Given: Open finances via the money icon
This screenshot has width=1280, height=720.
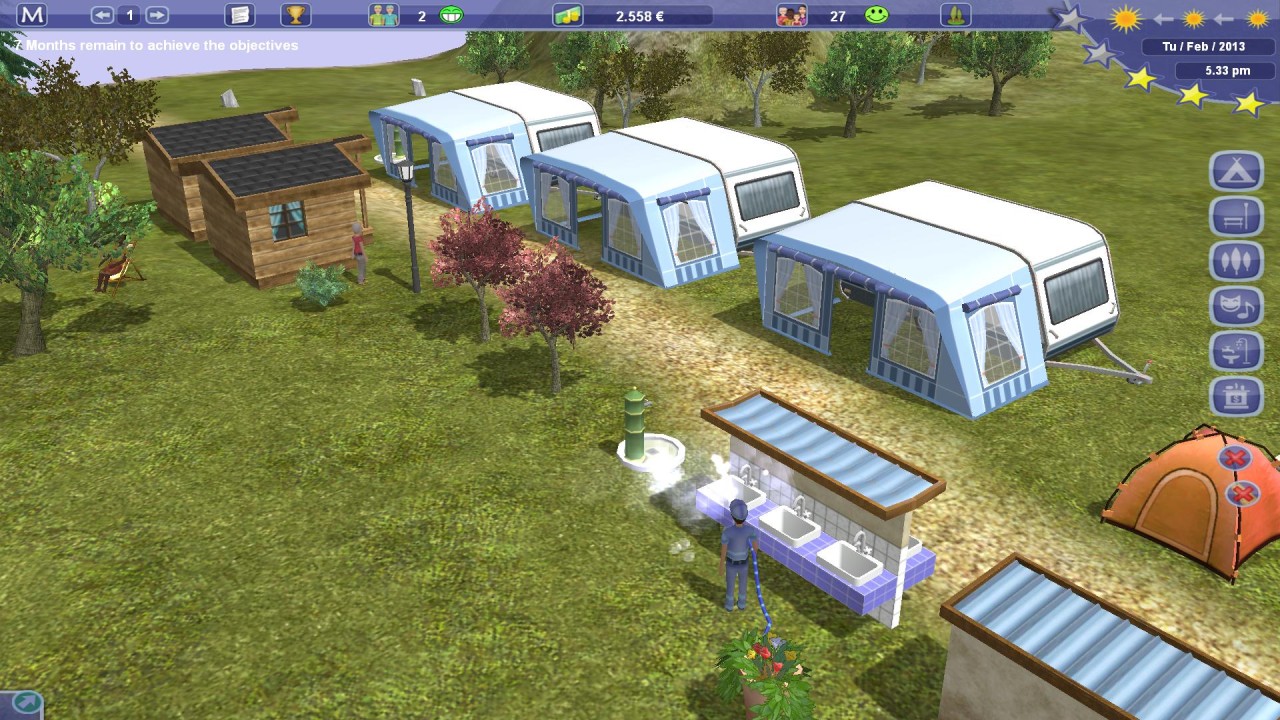Looking at the screenshot, I should pos(567,16).
